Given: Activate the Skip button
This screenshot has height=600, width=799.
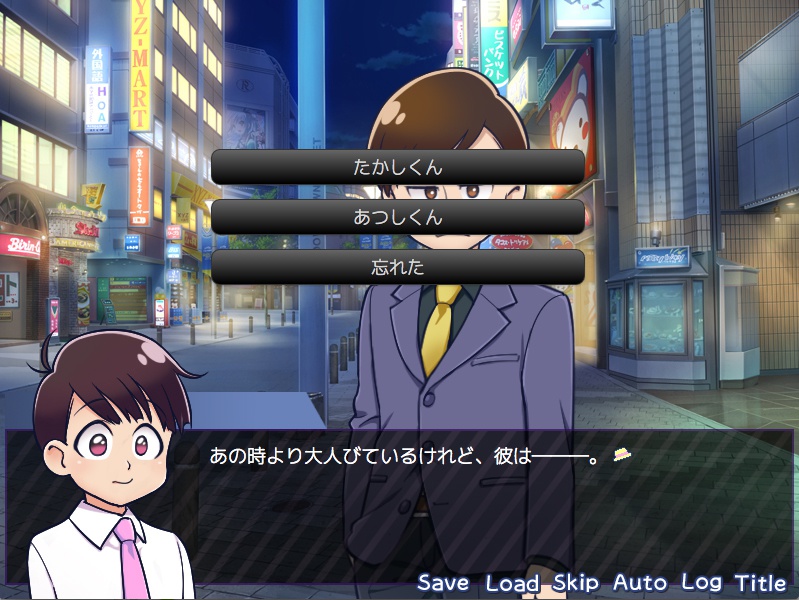Looking at the screenshot, I should (576, 582).
